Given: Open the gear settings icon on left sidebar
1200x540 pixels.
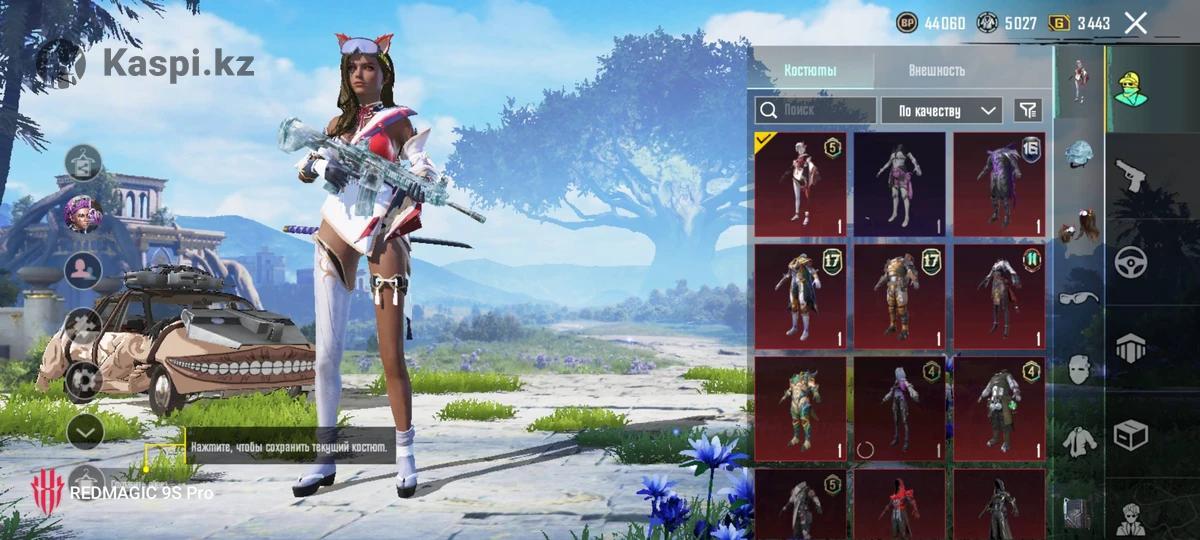Looking at the screenshot, I should click(84, 378).
